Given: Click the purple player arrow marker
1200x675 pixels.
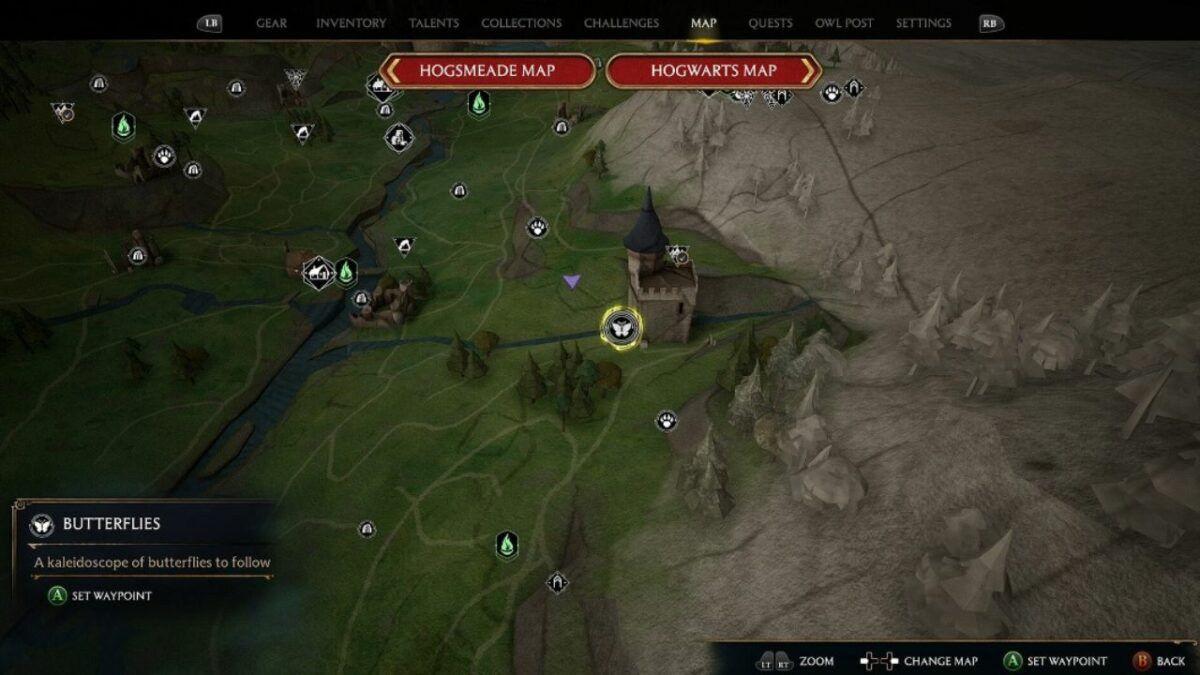Looking at the screenshot, I should [x=571, y=282].
